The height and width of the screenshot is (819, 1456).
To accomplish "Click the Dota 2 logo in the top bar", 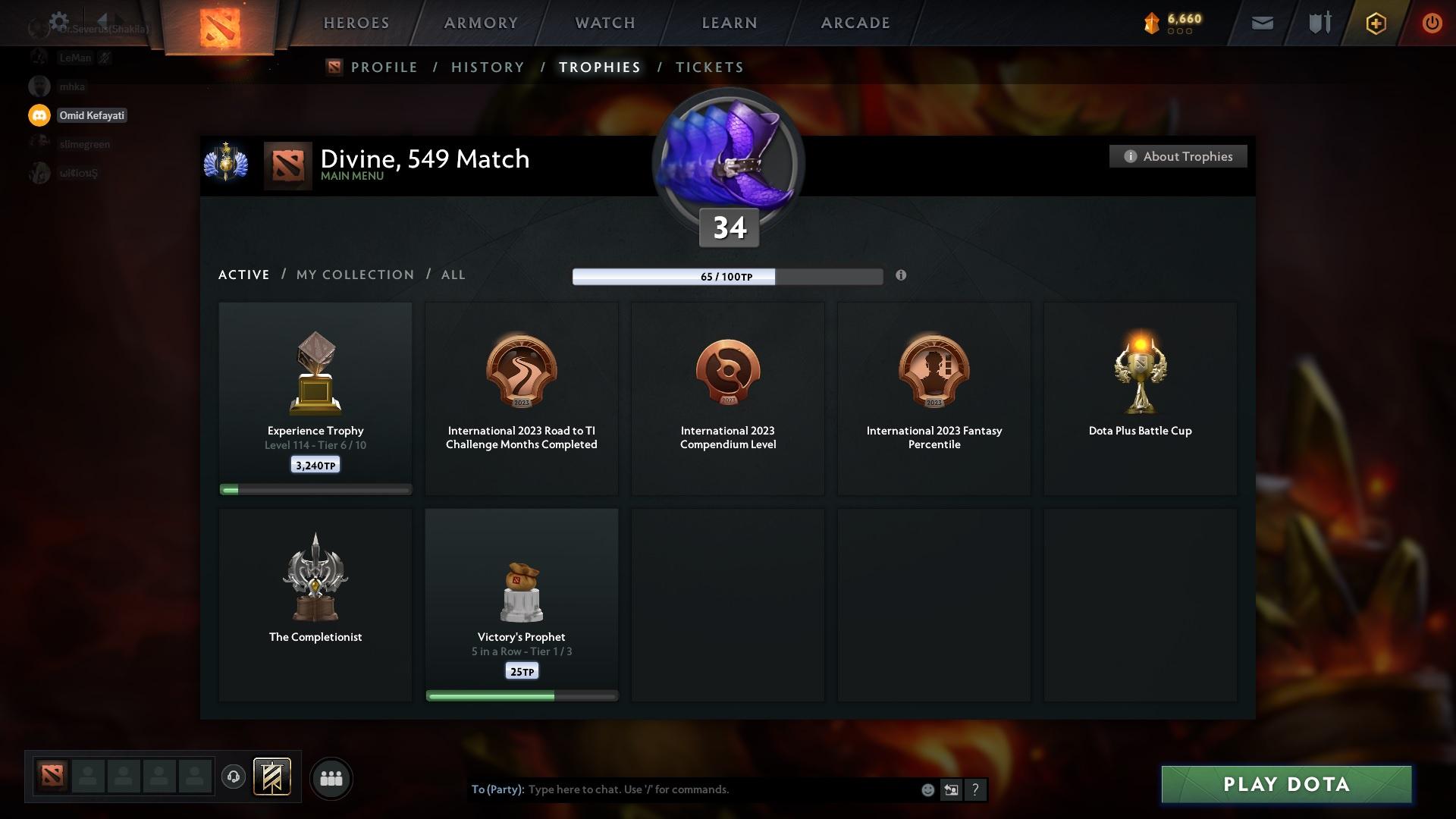I will point(219,21).
